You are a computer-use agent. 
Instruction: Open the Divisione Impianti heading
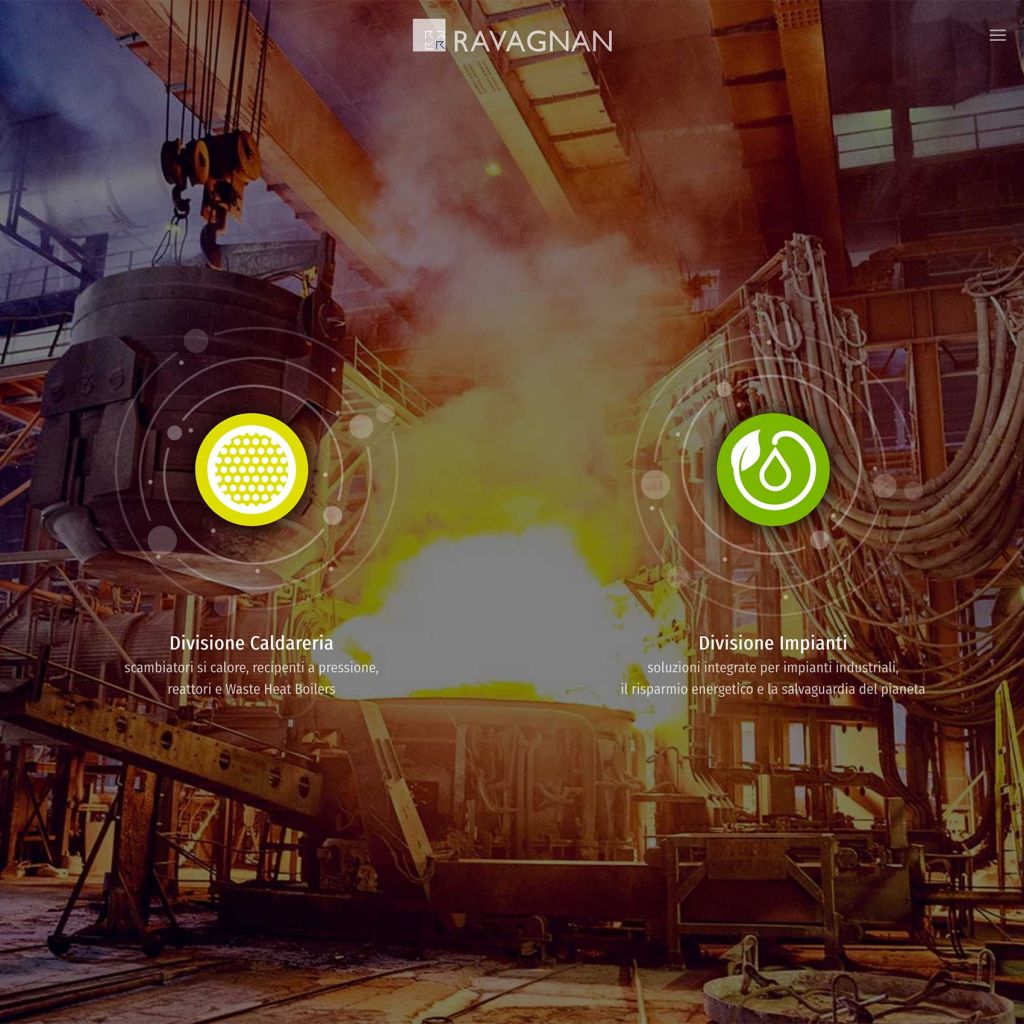pos(772,643)
